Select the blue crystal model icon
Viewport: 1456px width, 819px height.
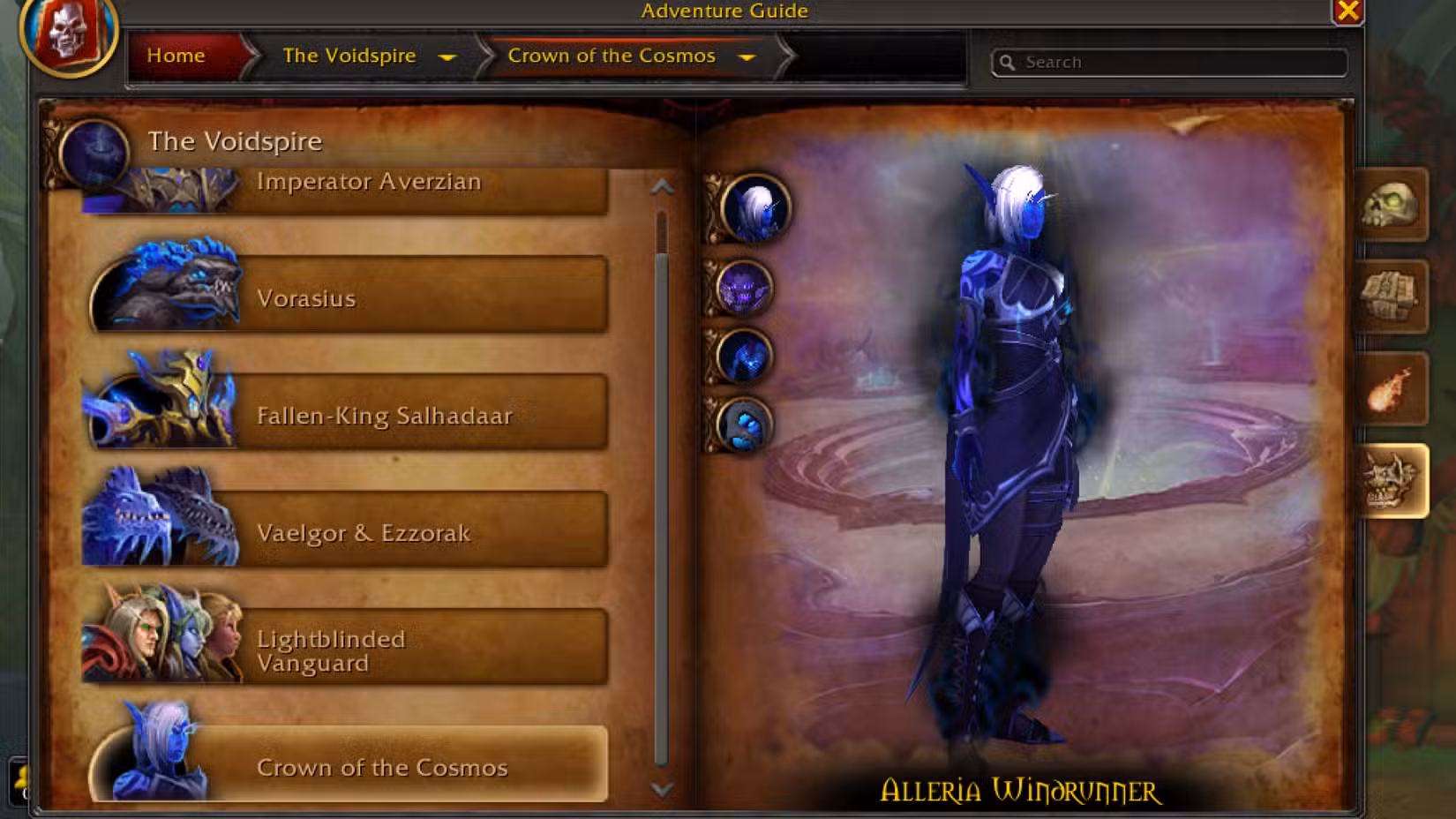[x=747, y=424]
